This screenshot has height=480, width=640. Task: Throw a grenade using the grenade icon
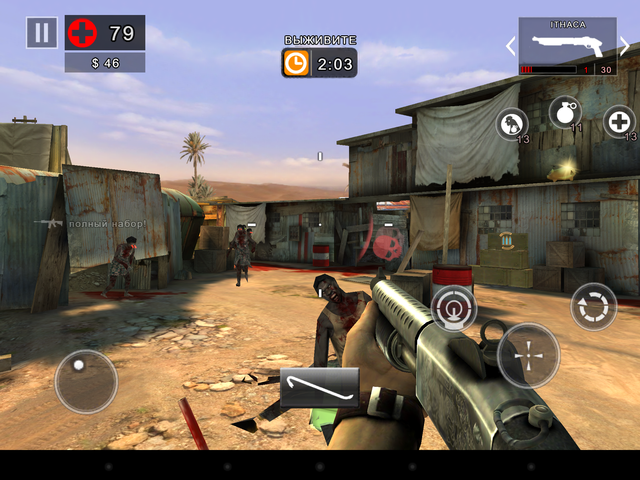(565, 113)
